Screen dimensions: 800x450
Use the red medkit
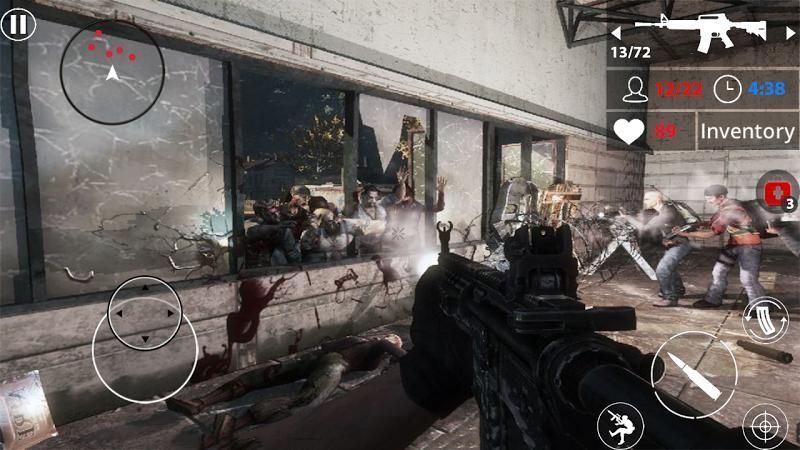[x=774, y=190]
